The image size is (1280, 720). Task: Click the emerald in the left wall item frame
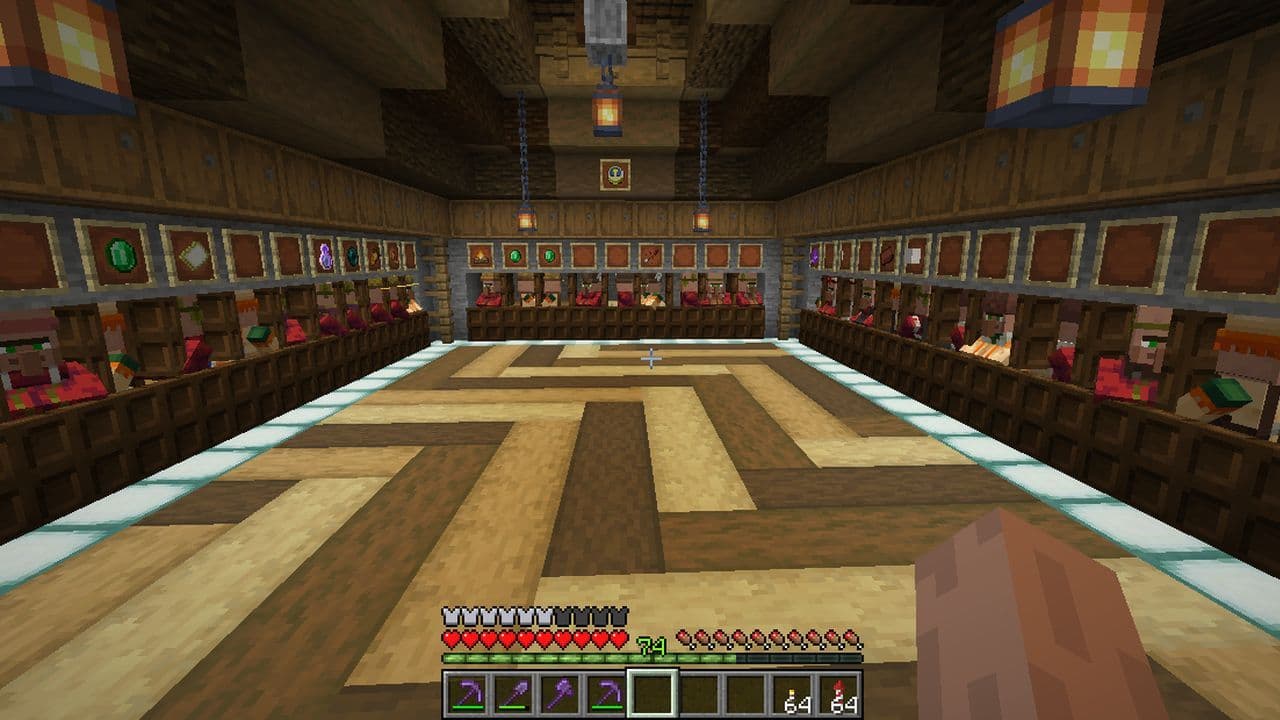(118, 254)
